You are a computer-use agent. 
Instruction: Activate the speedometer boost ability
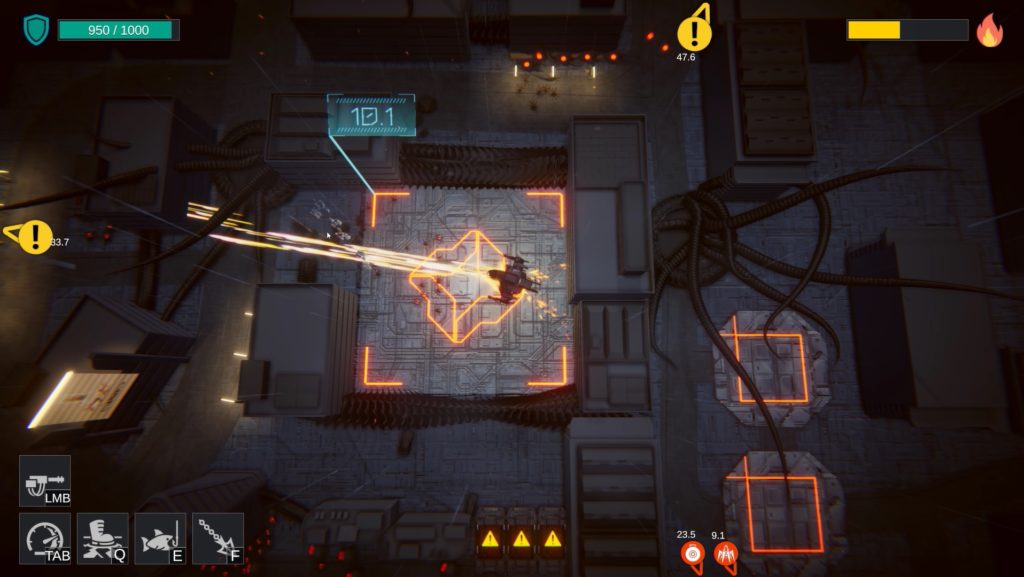click(45, 538)
